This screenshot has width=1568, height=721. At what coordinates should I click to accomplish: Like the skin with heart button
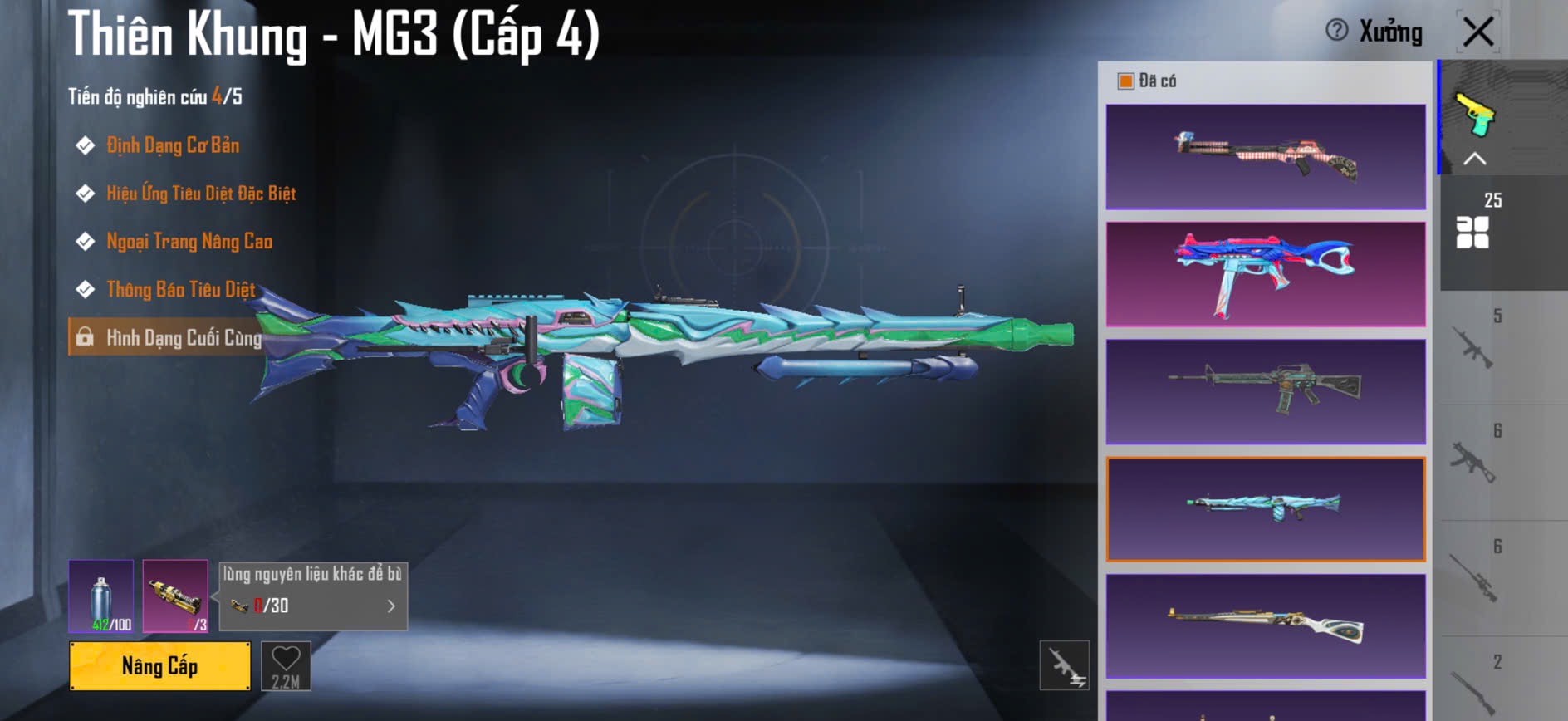click(286, 665)
